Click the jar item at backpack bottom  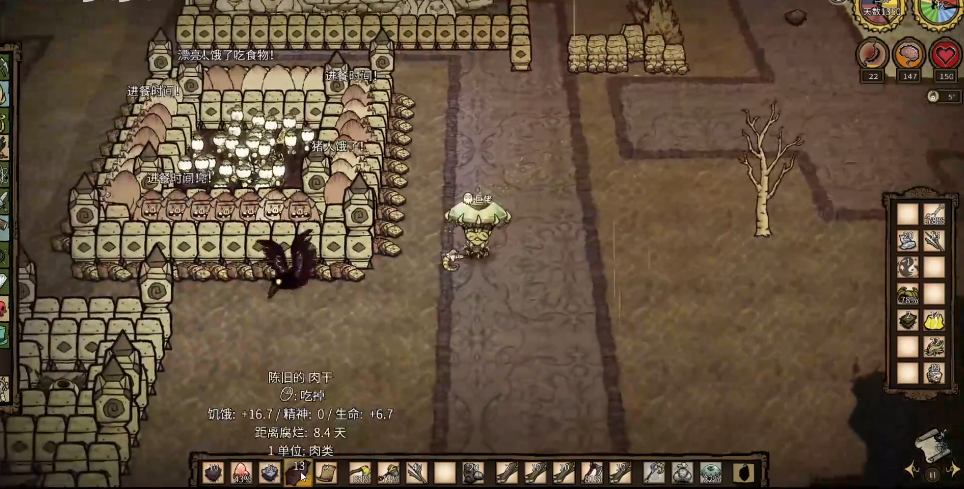click(934, 374)
